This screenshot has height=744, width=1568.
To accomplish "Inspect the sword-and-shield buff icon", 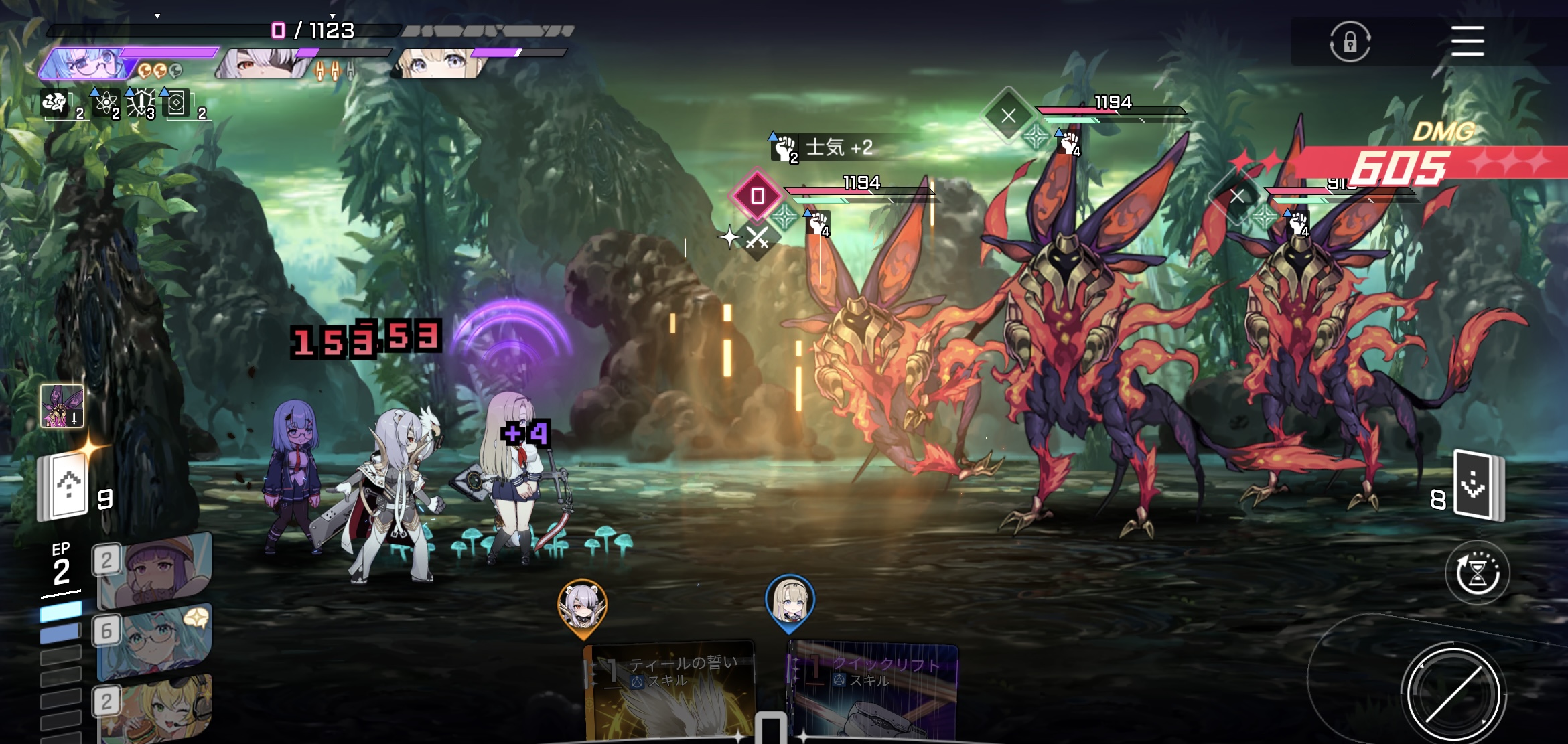I will coord(141,103).
